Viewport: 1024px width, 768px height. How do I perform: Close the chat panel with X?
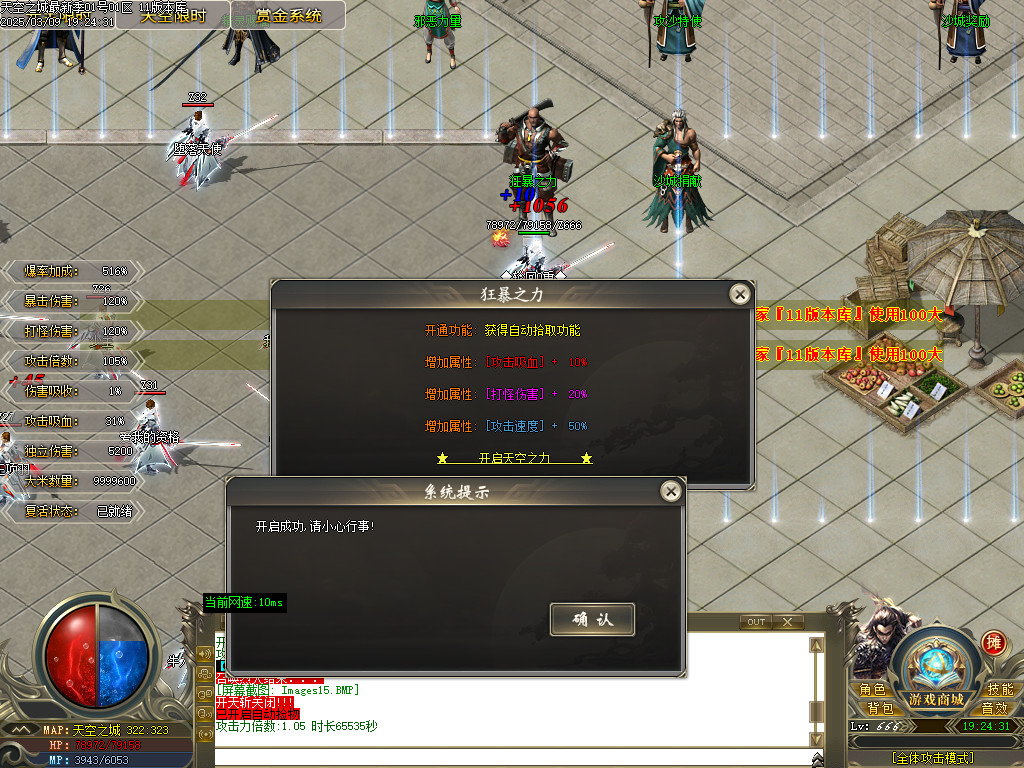788,622
